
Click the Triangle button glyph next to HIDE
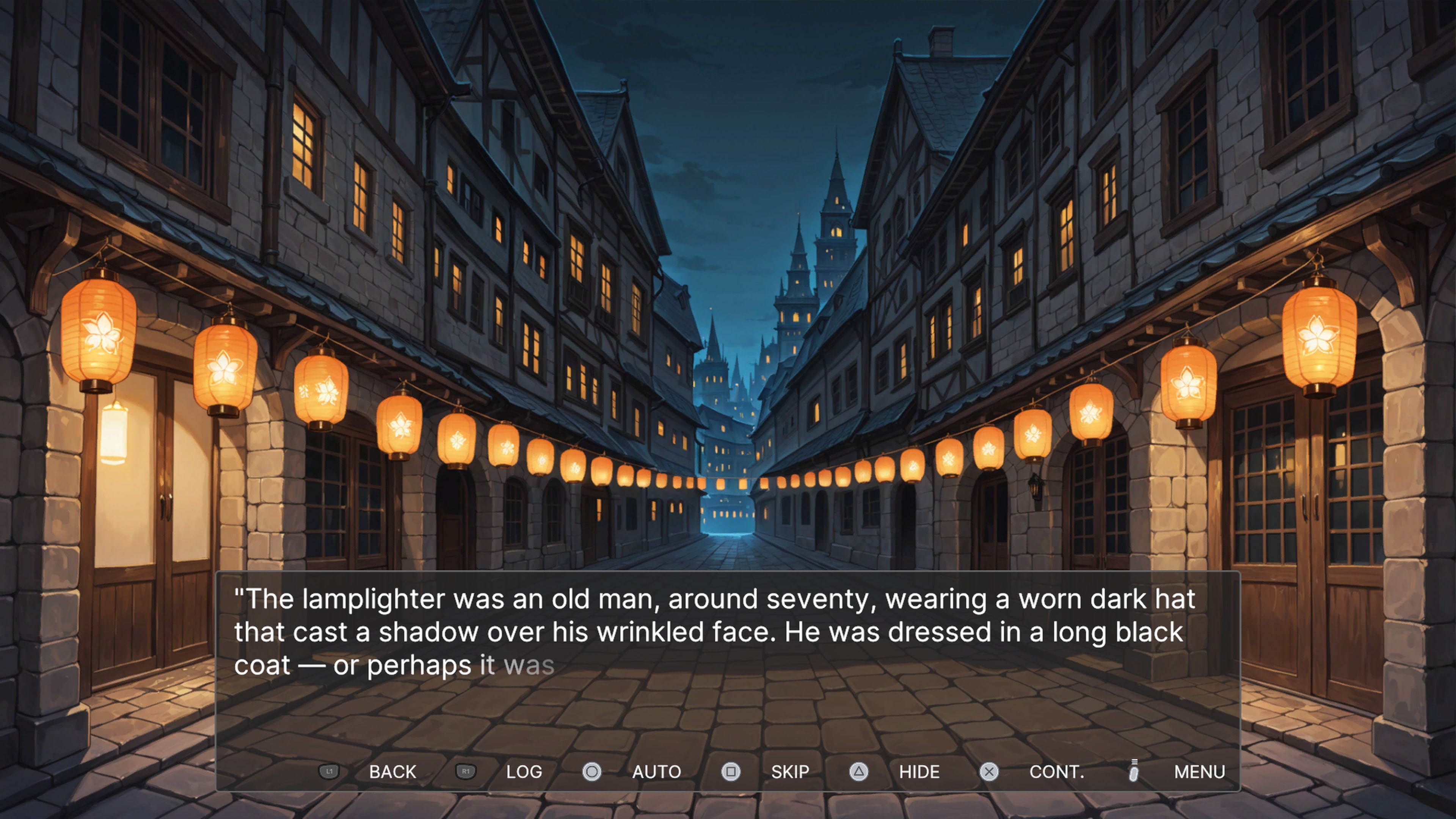(x=858, y=772)
